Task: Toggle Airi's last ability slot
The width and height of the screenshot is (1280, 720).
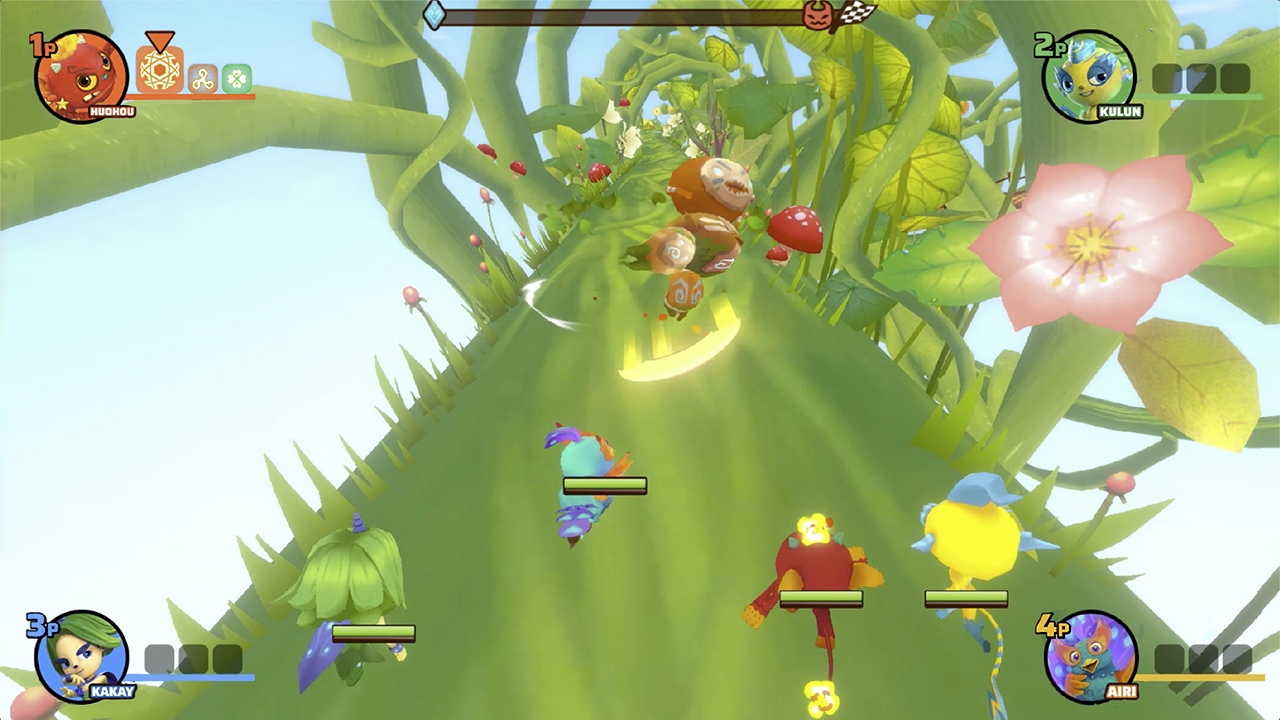Action: (1236, 658)
